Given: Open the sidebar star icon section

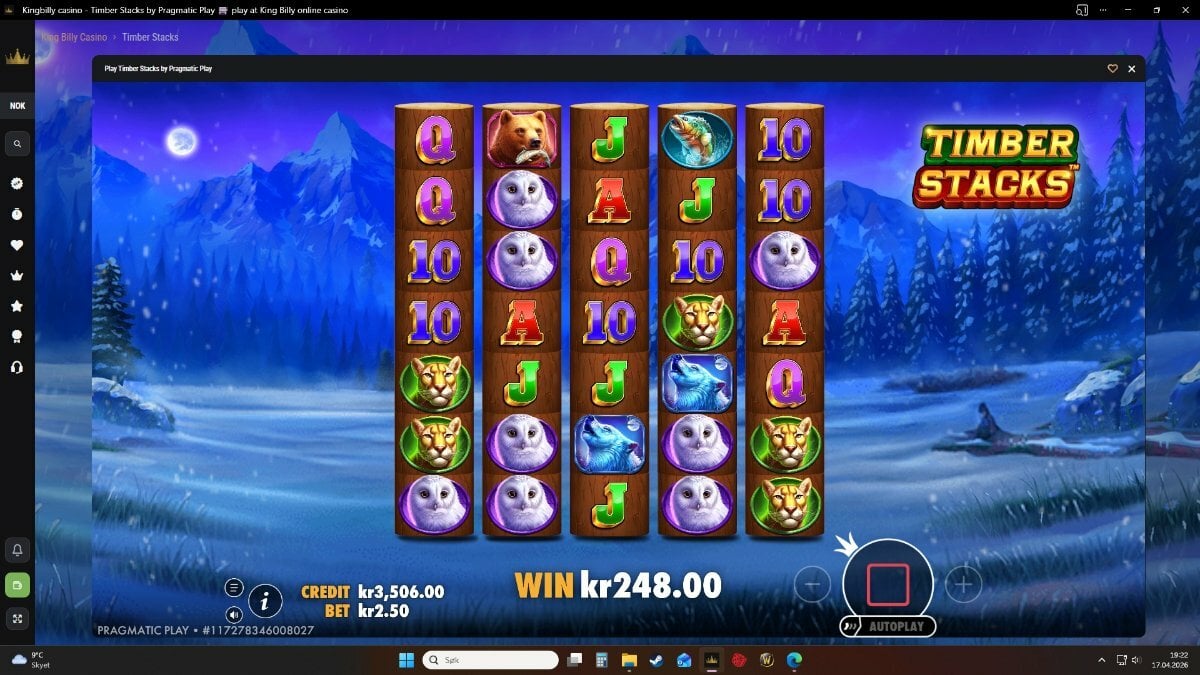Looking at the screenshot, I should 17,306.
